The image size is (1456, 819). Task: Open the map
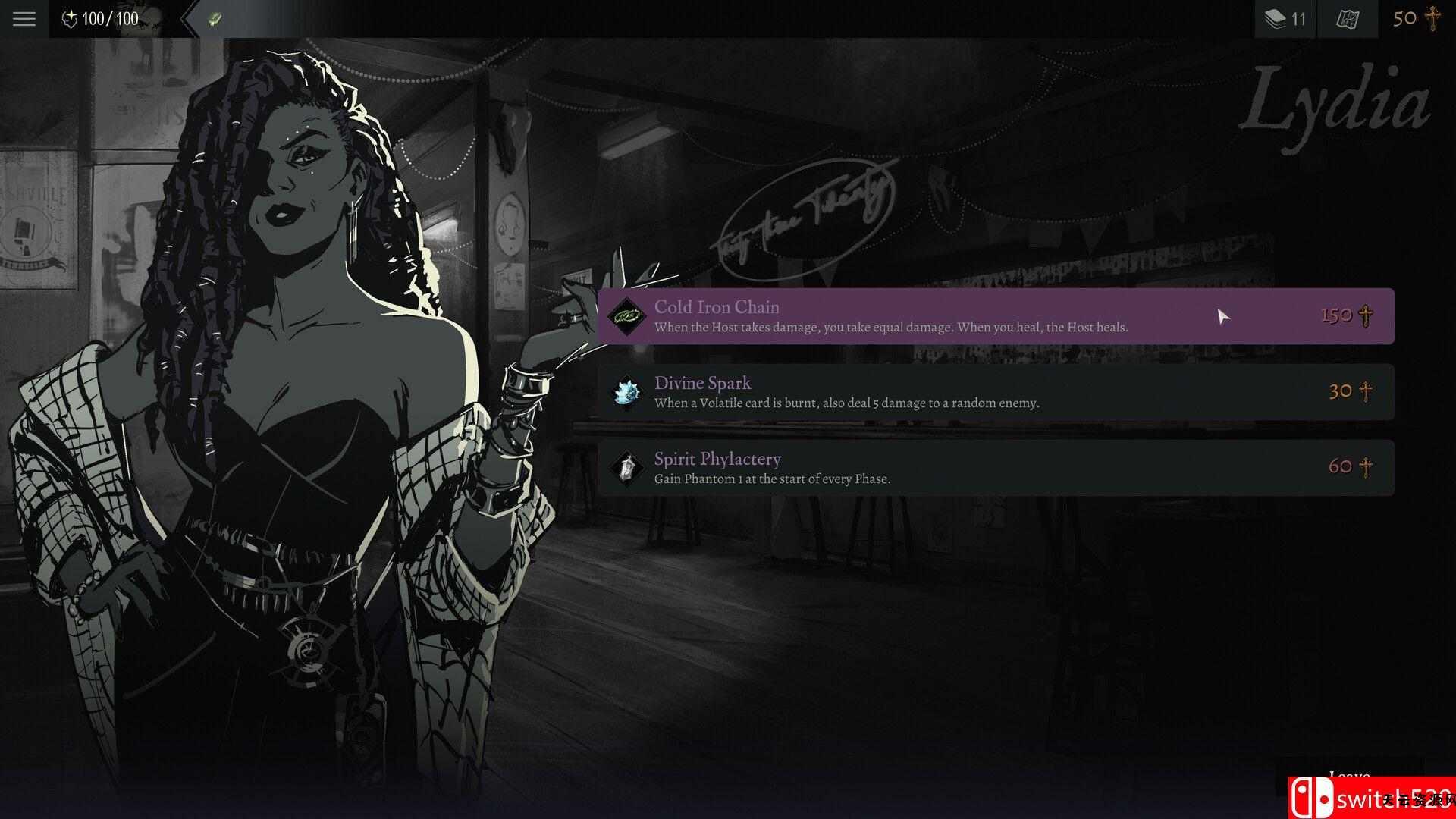pyautogui.click(x=1347, y=18)
